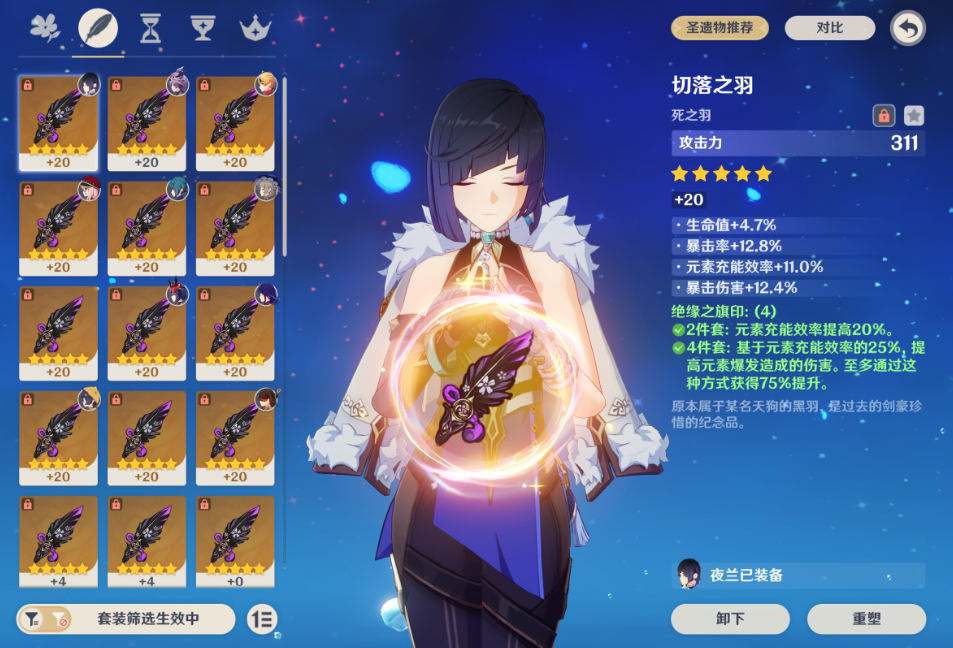Select the +0 feather artifact
The width and height of the screenshot is (953, 648).
[235, 540]
